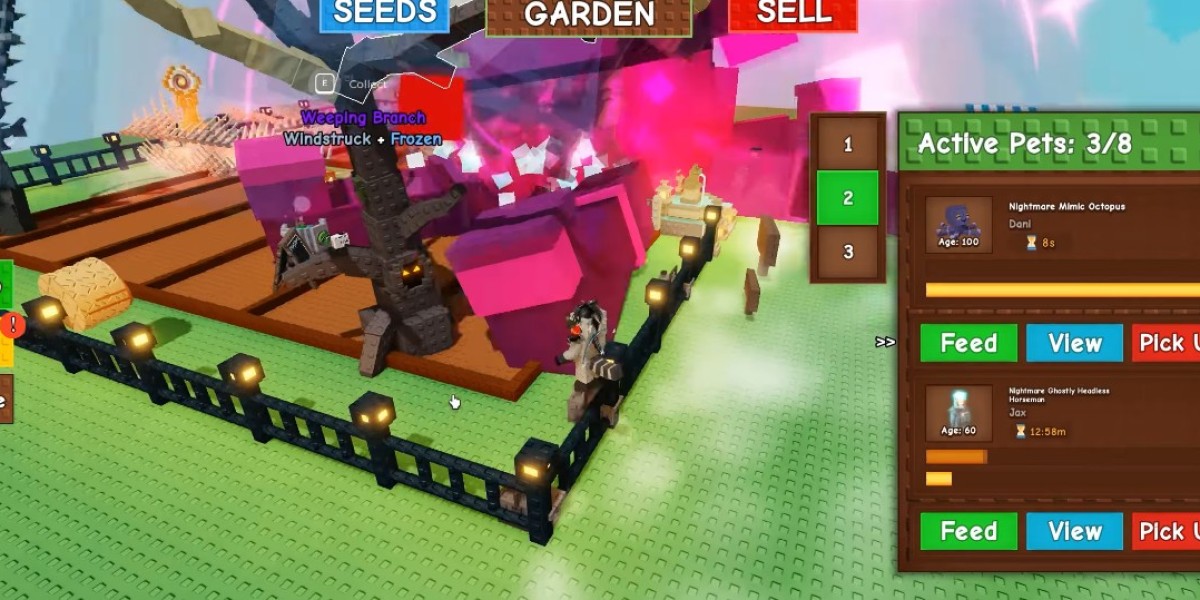The image size is (1200, 600).
Task: Pick up the Nightmare Mimic Octopus
Action: tap(1166, 343)
